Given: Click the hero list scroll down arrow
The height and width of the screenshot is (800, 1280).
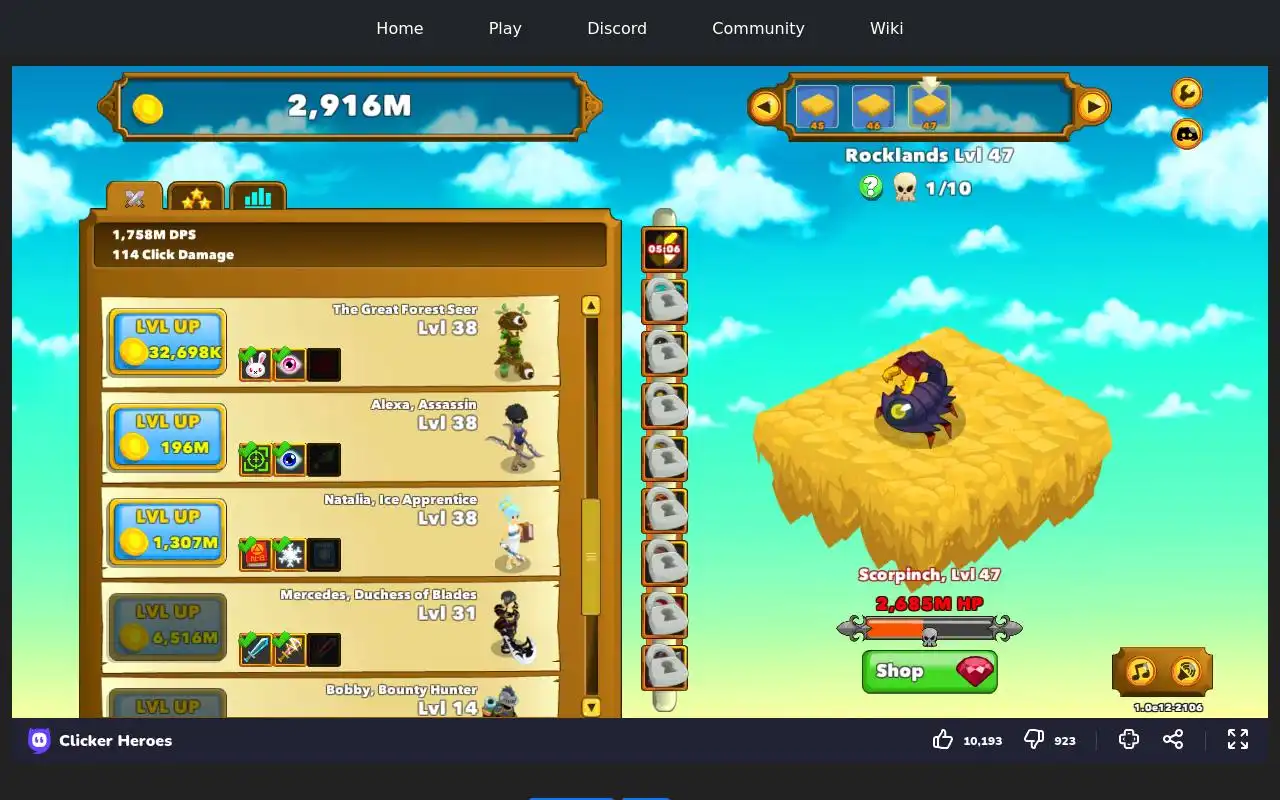Looking at the screenshot, I should tap(591, 707).
